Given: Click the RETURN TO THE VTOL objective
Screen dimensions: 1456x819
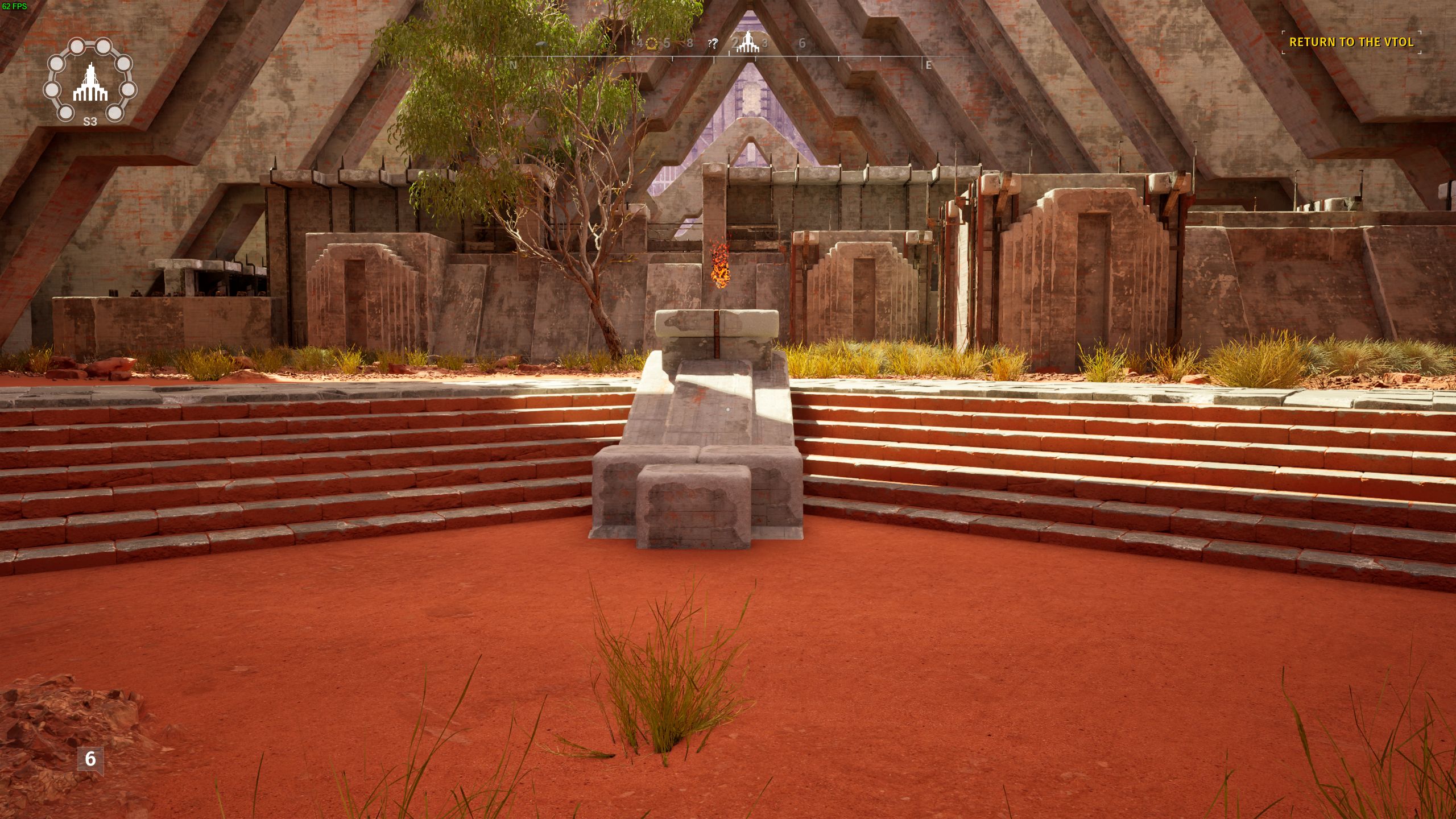Looking at the screenshot, I should pos(1351,42).
